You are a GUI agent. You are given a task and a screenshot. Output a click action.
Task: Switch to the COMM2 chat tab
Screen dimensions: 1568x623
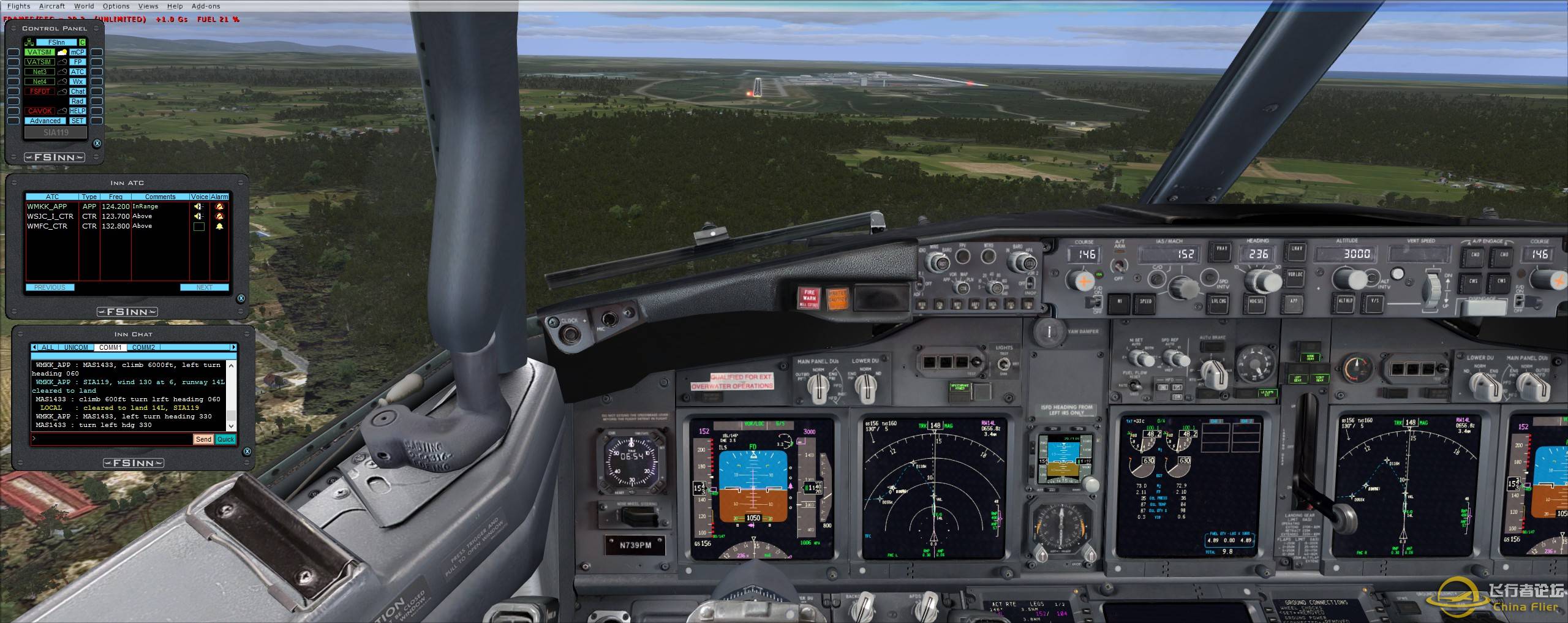[x=144, y=347]
